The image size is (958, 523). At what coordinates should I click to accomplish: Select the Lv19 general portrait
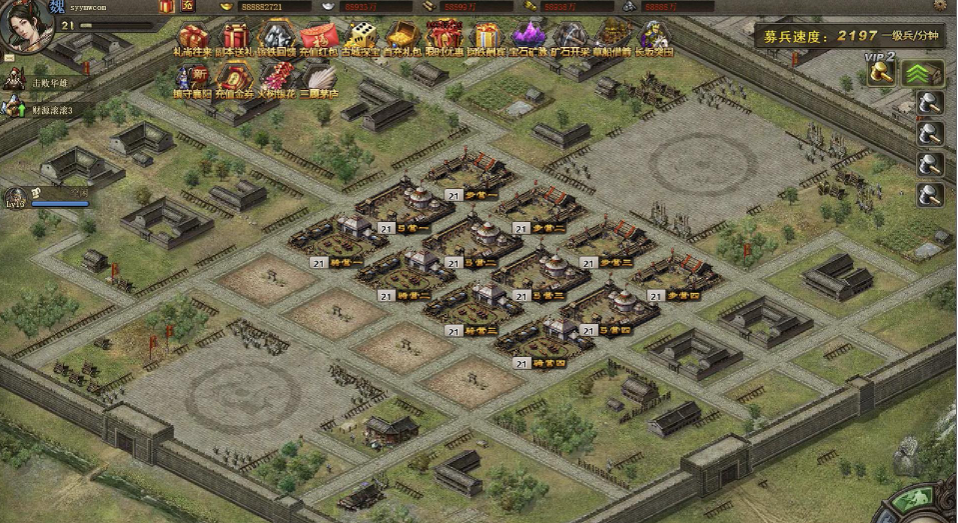pyautogui.click(x=17, y=197)
